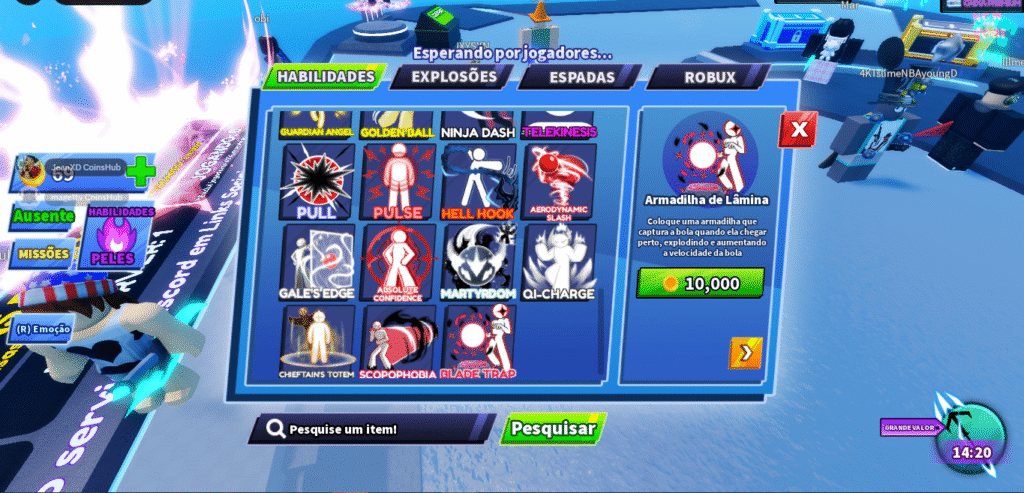Open the Habilidades Peles button

click(x=120, y=238)
